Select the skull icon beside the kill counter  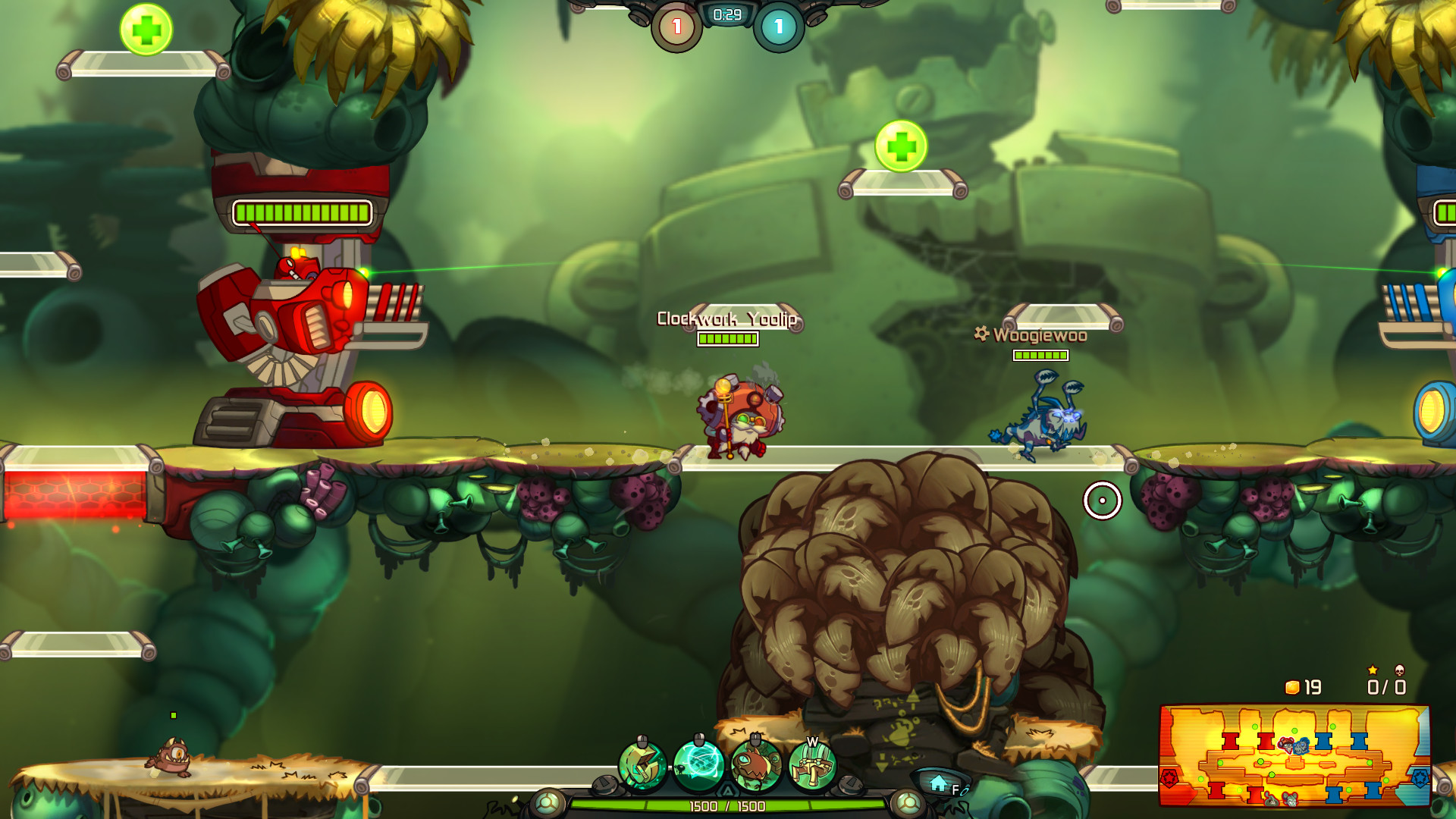point(1399,670)
